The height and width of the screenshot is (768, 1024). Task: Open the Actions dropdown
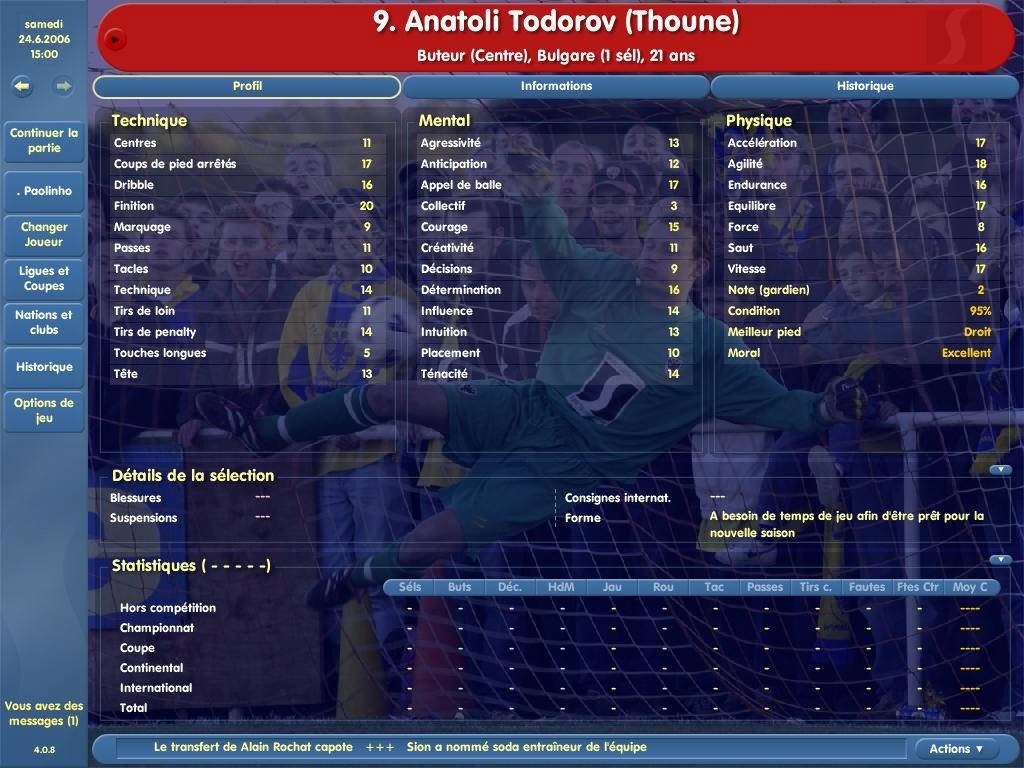pos(956,748)
